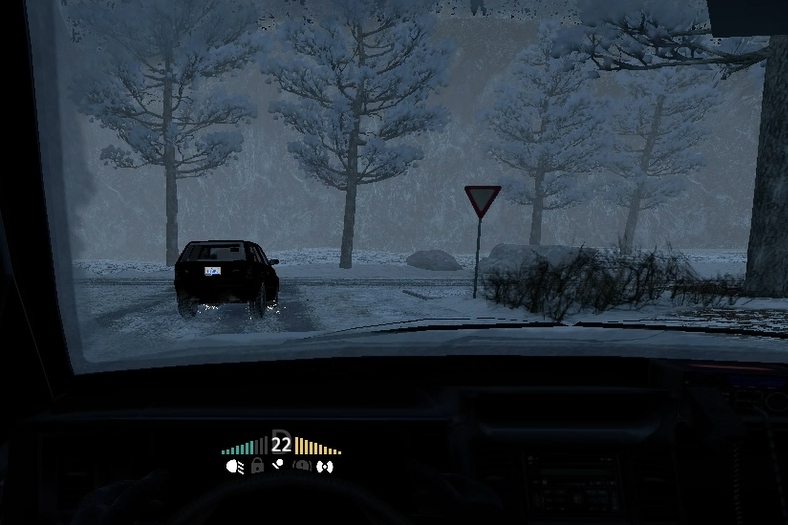
Task: Click the dimmed parking brake icon
Action: 301,466
